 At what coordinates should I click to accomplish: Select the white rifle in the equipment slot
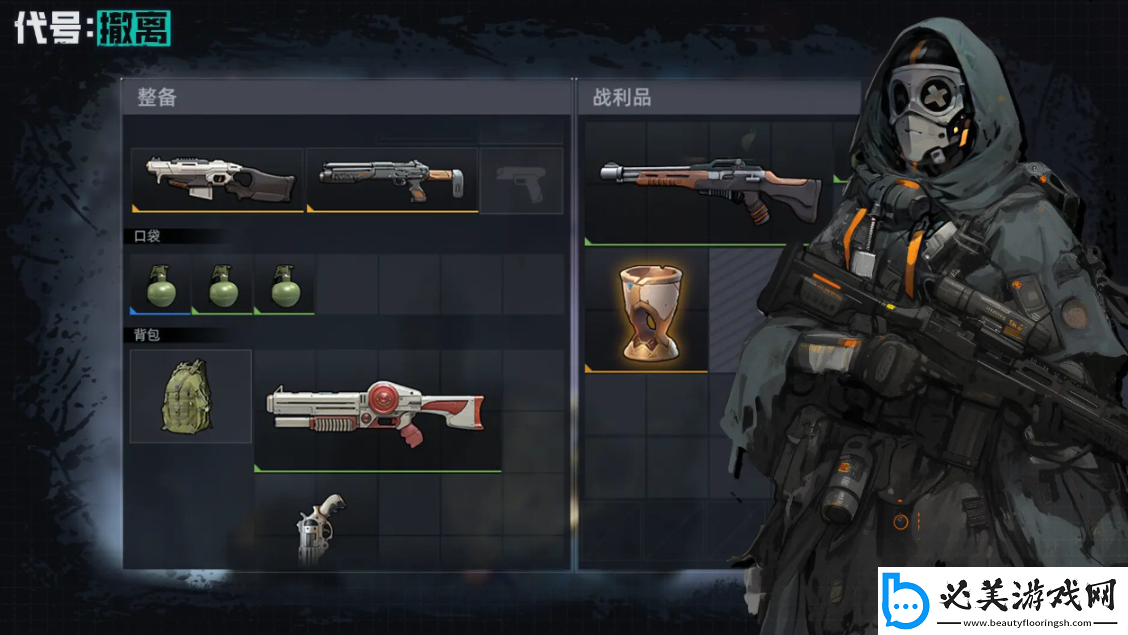(217, 180)
